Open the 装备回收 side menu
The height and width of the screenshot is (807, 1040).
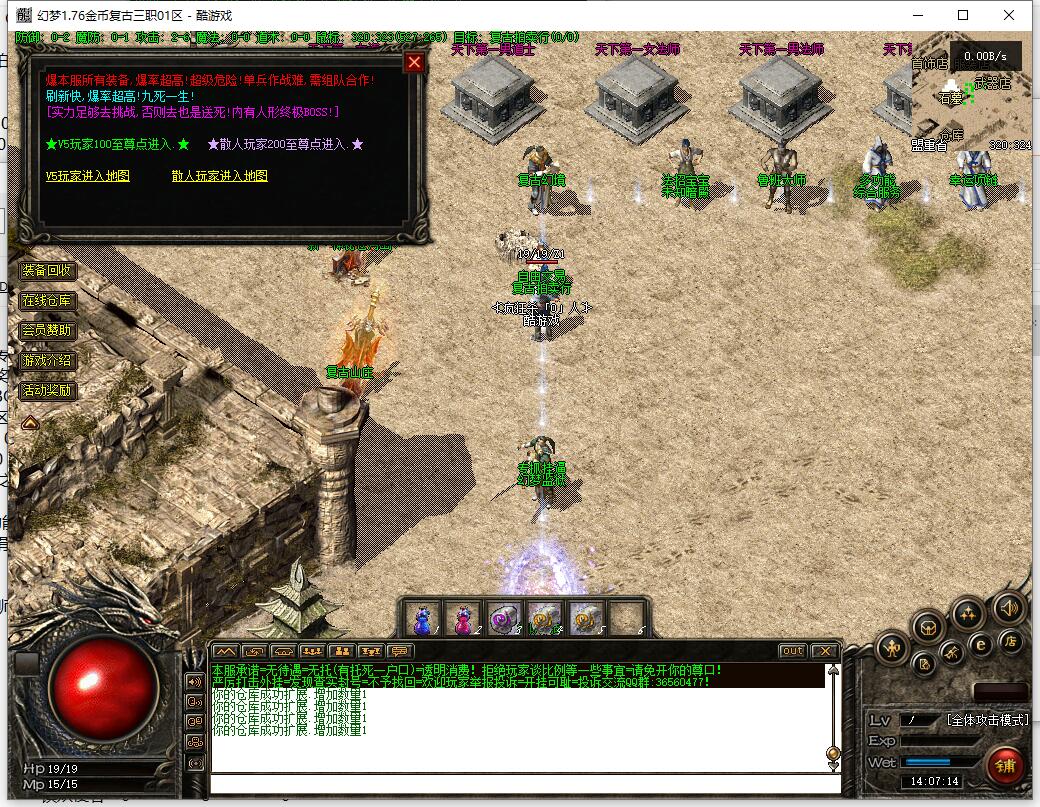47,270
